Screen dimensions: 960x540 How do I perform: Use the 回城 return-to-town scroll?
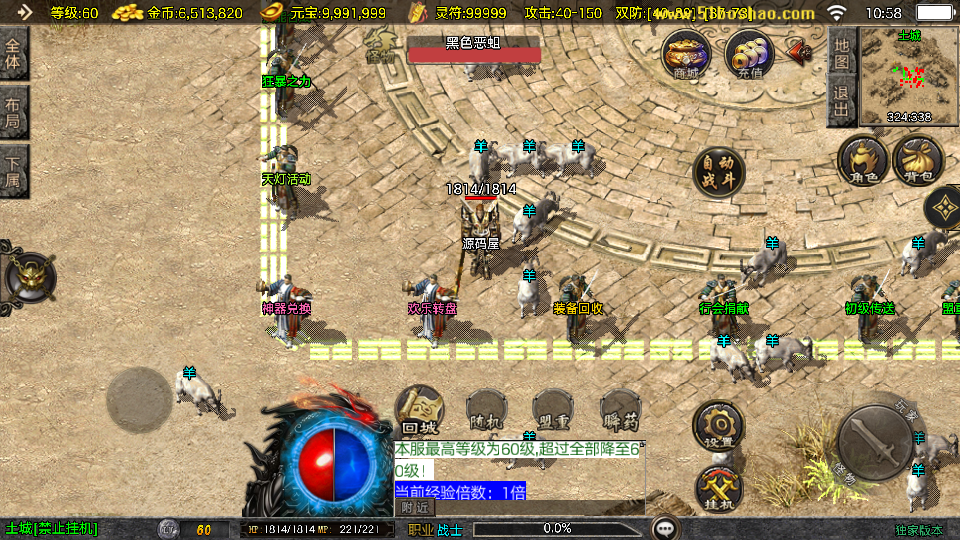(420, 410)
